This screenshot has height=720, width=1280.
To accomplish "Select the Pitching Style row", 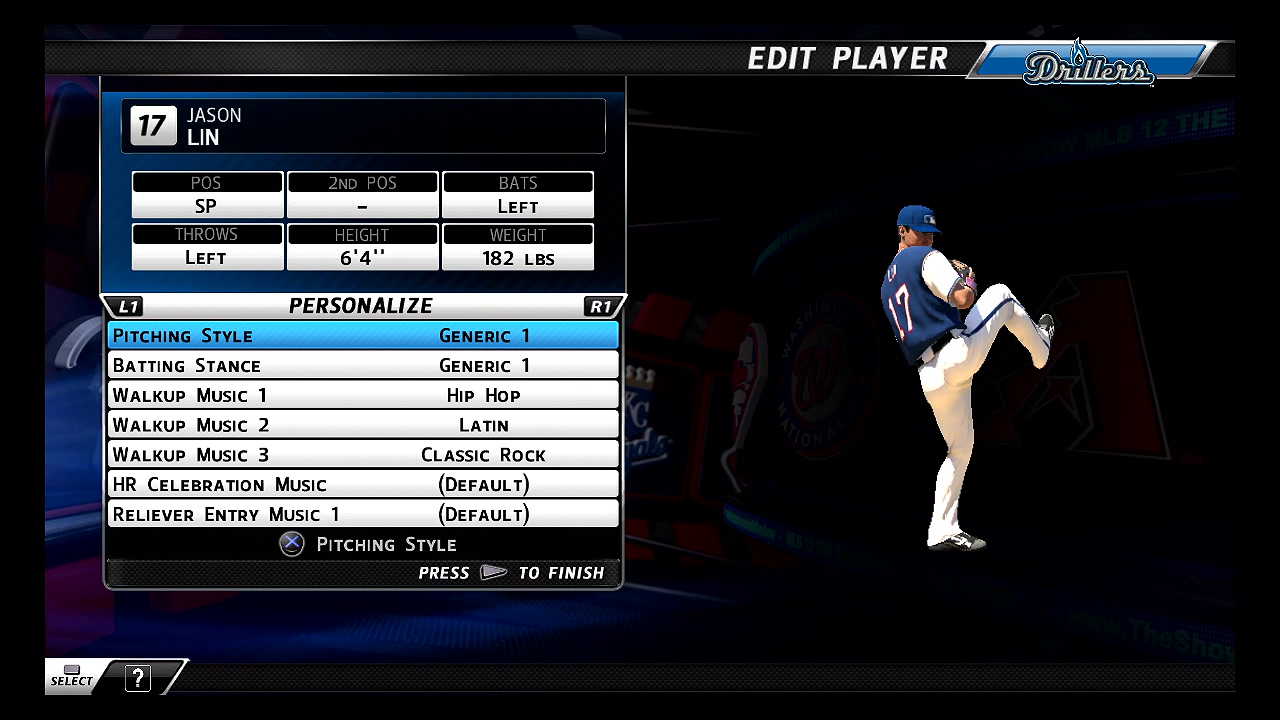I will coord(362,335).
